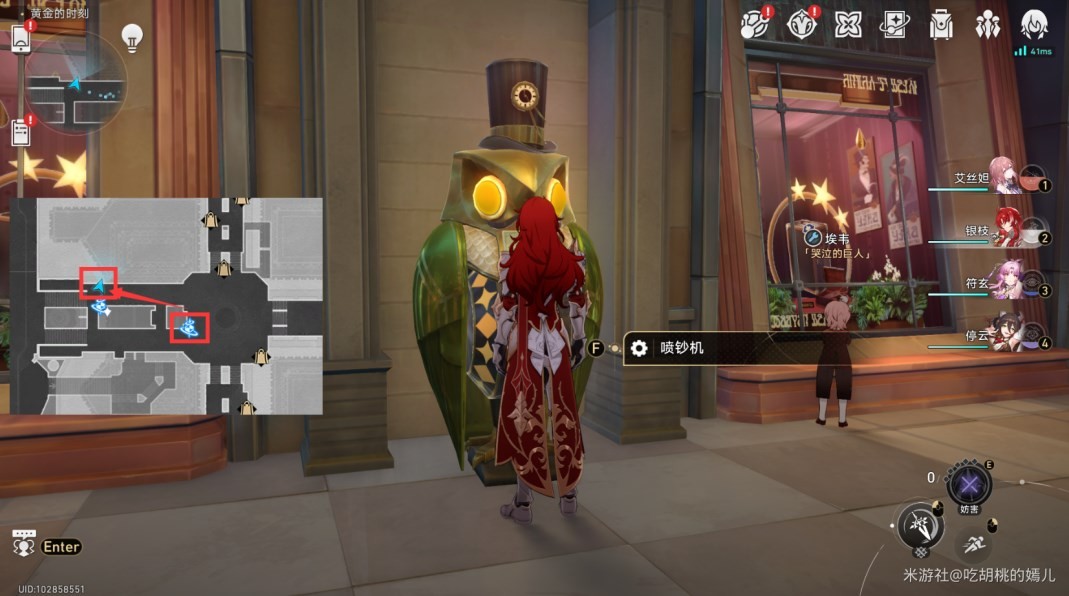Open the Warp star card icon
Screen dimensions: 1069x596
click(x=894, y=24)
